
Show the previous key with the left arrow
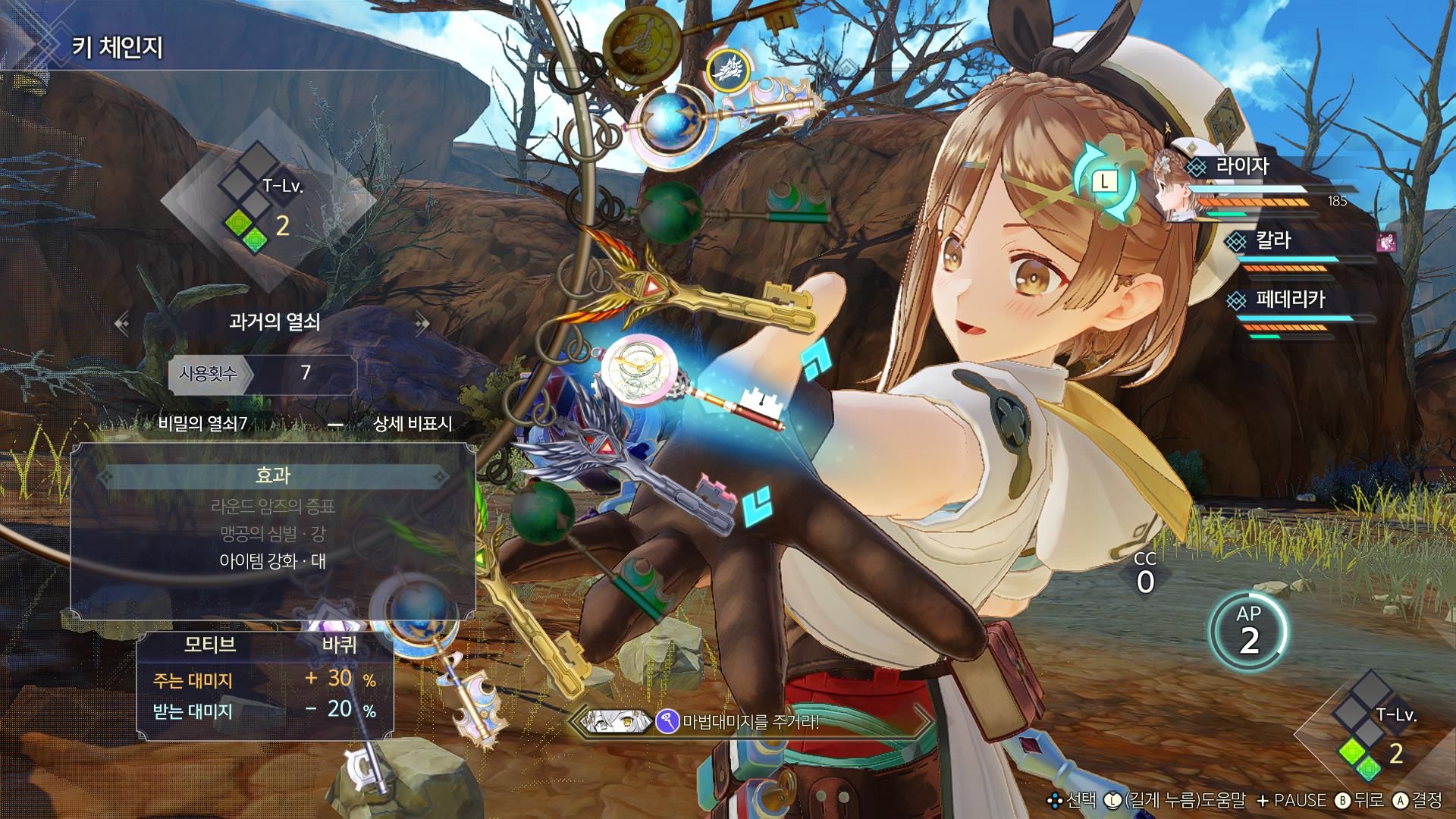pyautogui.click(x=121, y=324)
